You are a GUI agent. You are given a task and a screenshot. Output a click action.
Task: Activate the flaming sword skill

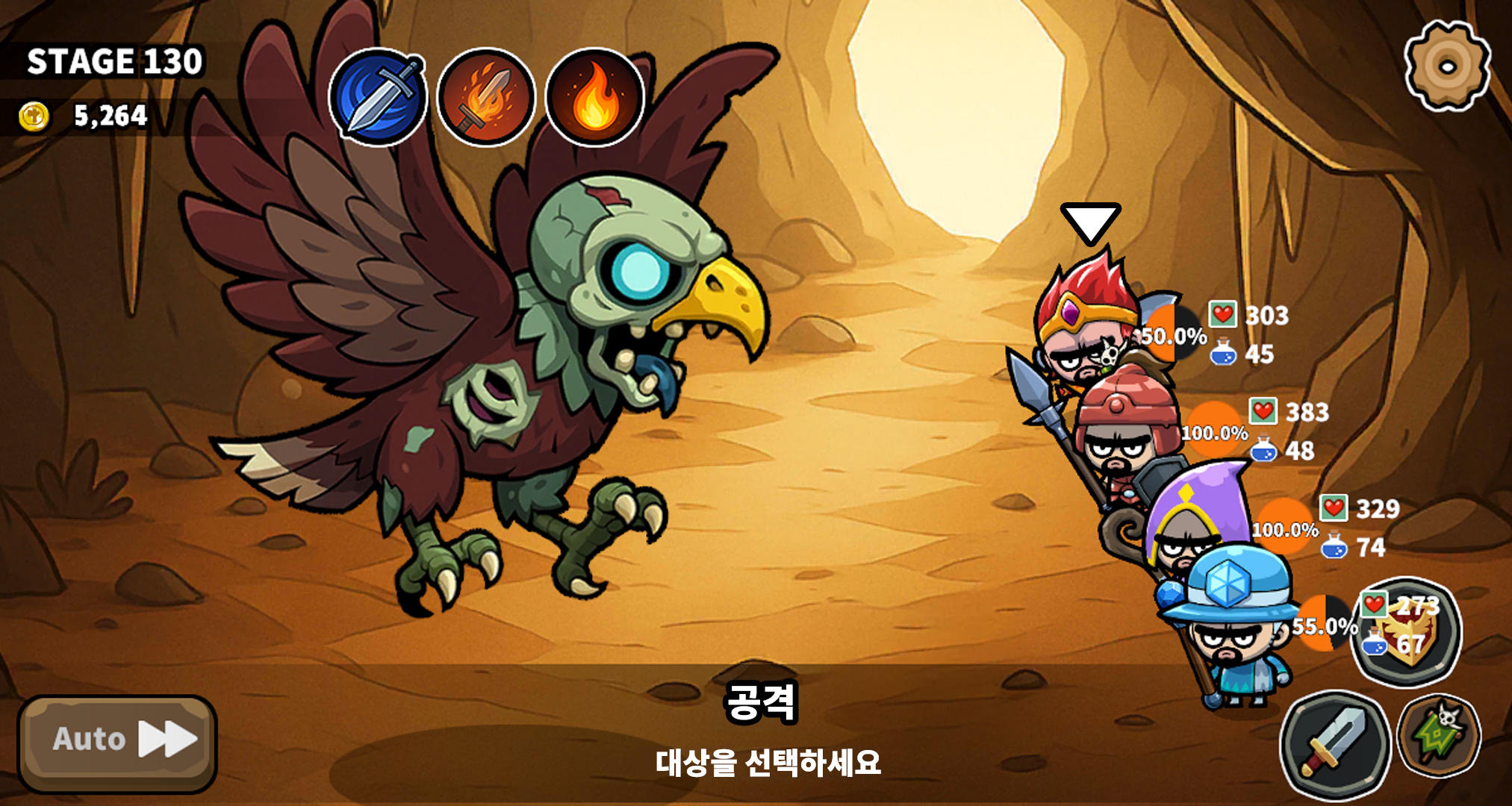point(488,101)
